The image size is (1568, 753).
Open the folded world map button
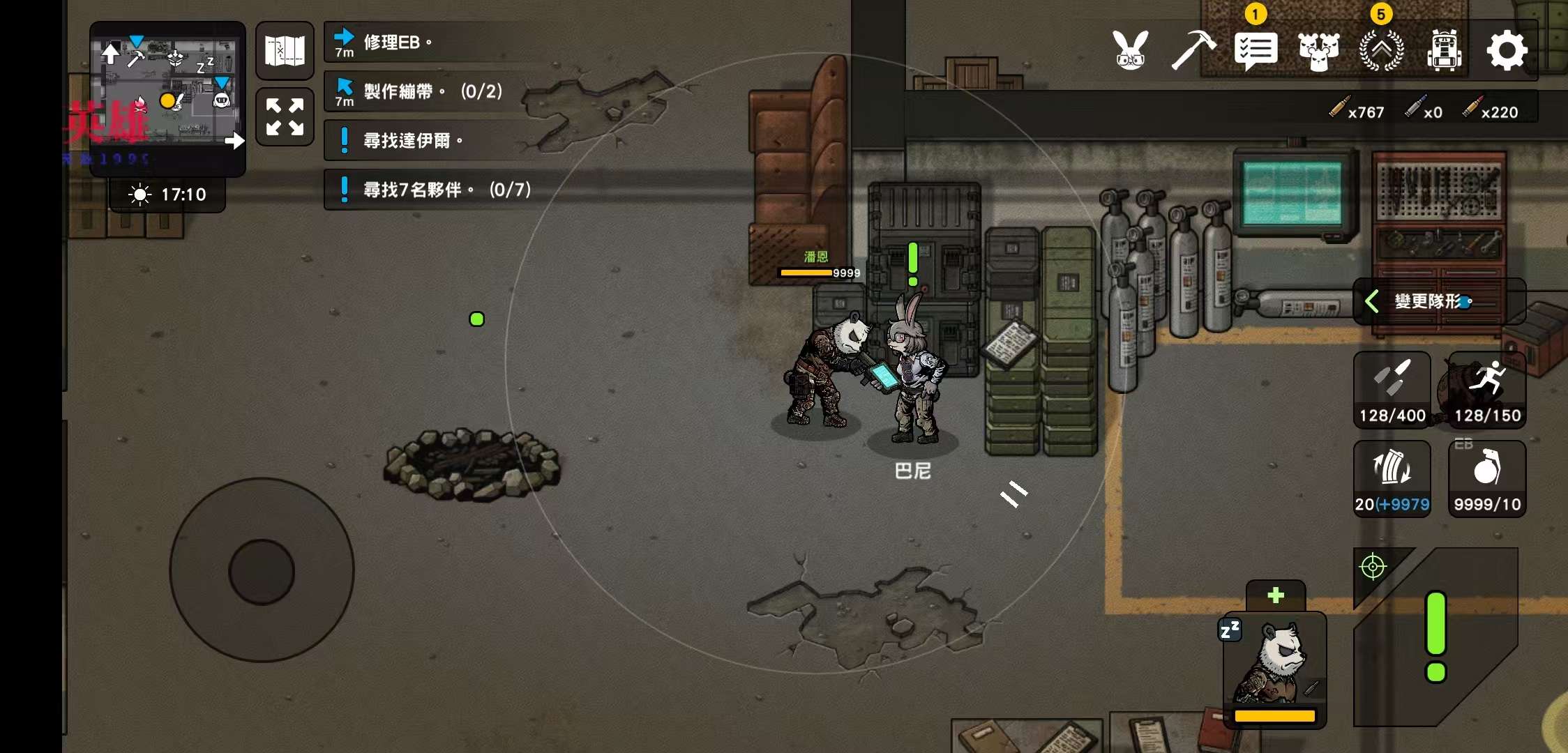[285, 51]
